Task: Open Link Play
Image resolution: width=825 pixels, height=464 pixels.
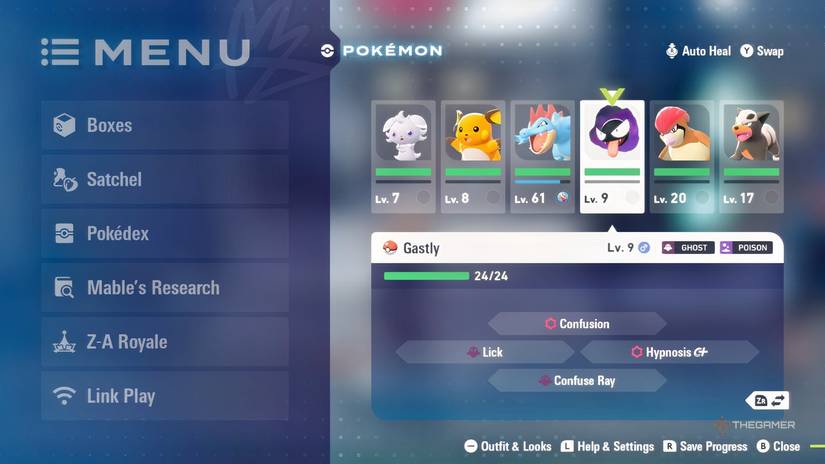Action: coord(165,396)
